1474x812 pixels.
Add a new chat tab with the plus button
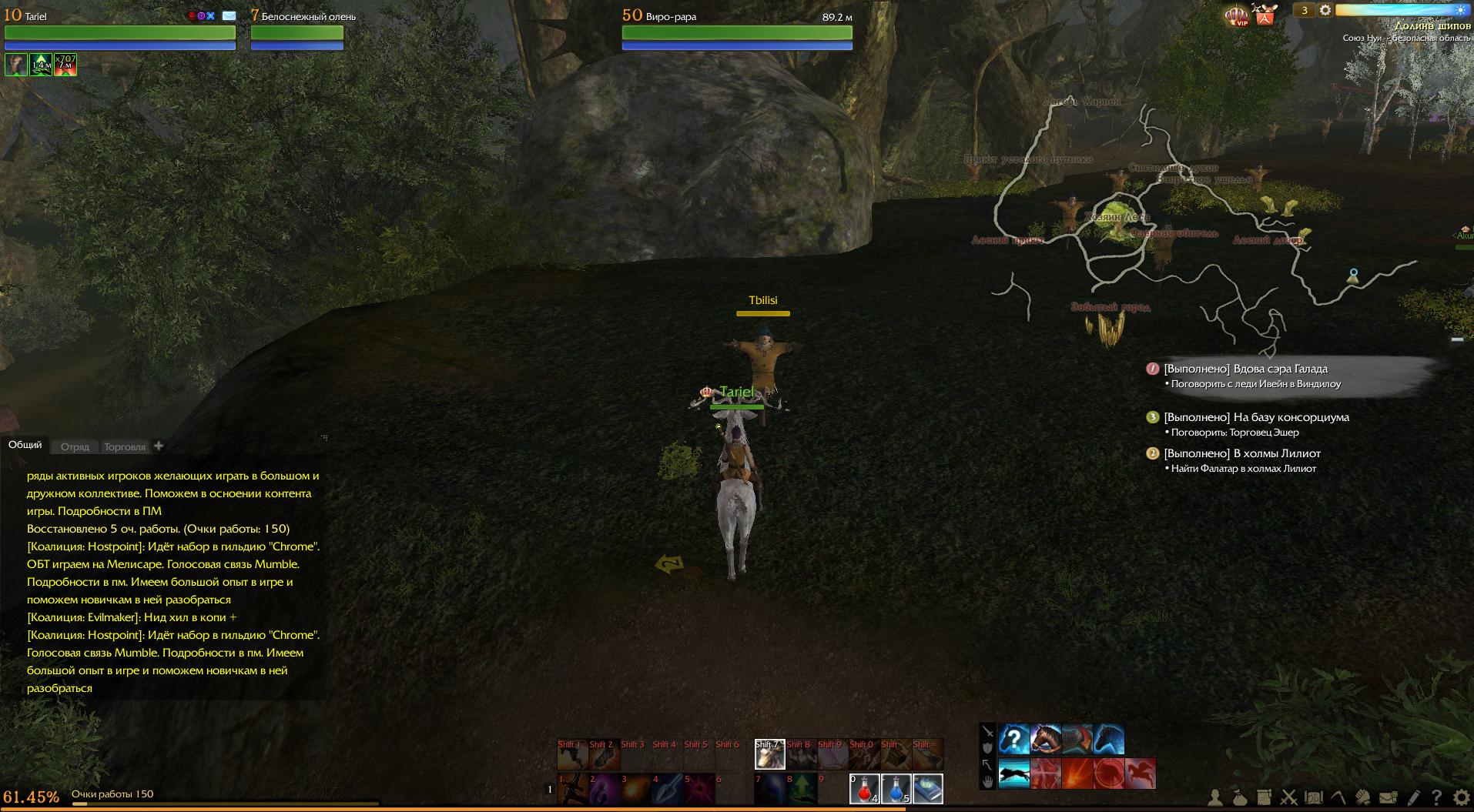click(x=159, y=445)
